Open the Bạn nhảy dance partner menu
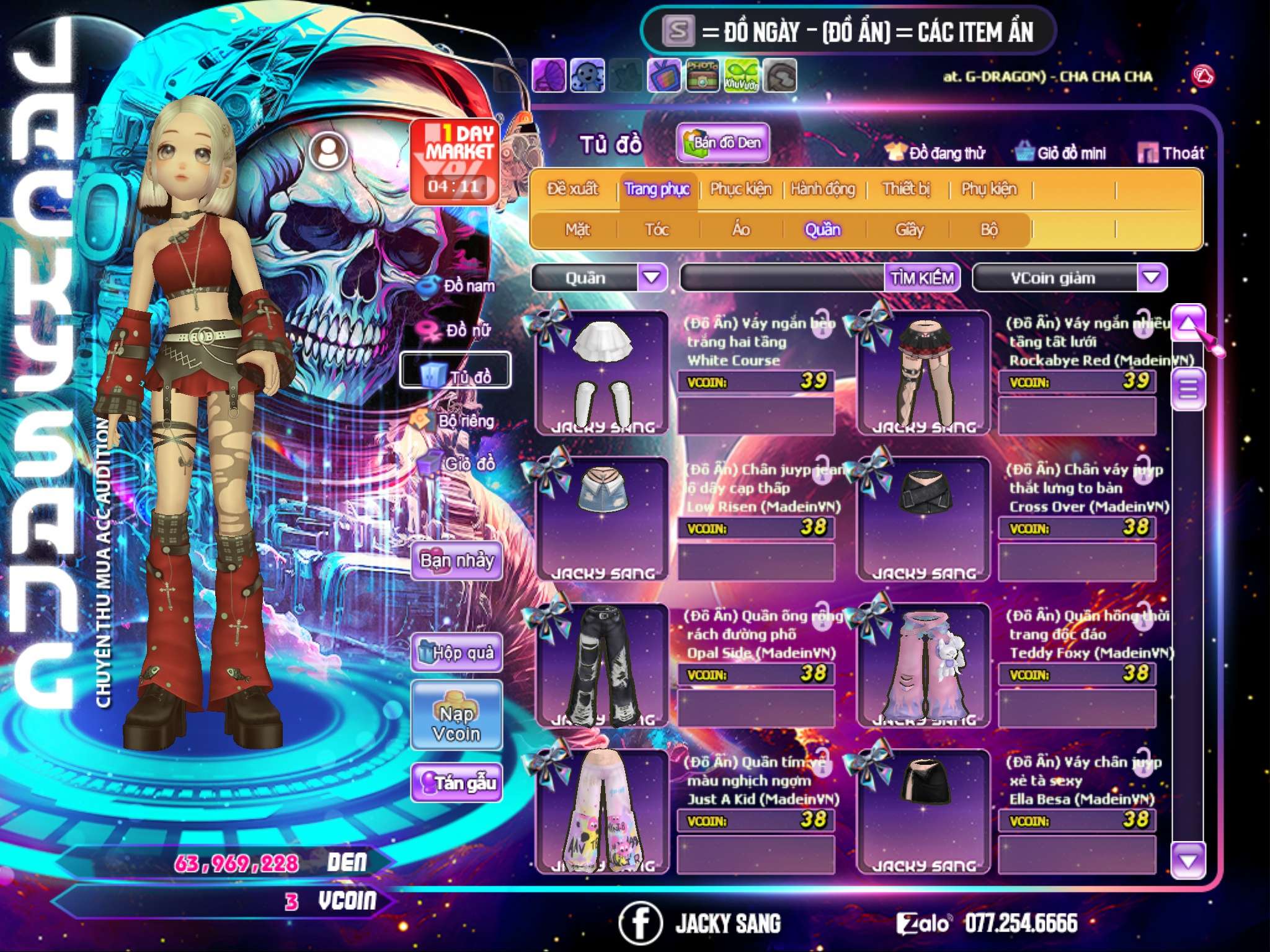 point(456,561)
